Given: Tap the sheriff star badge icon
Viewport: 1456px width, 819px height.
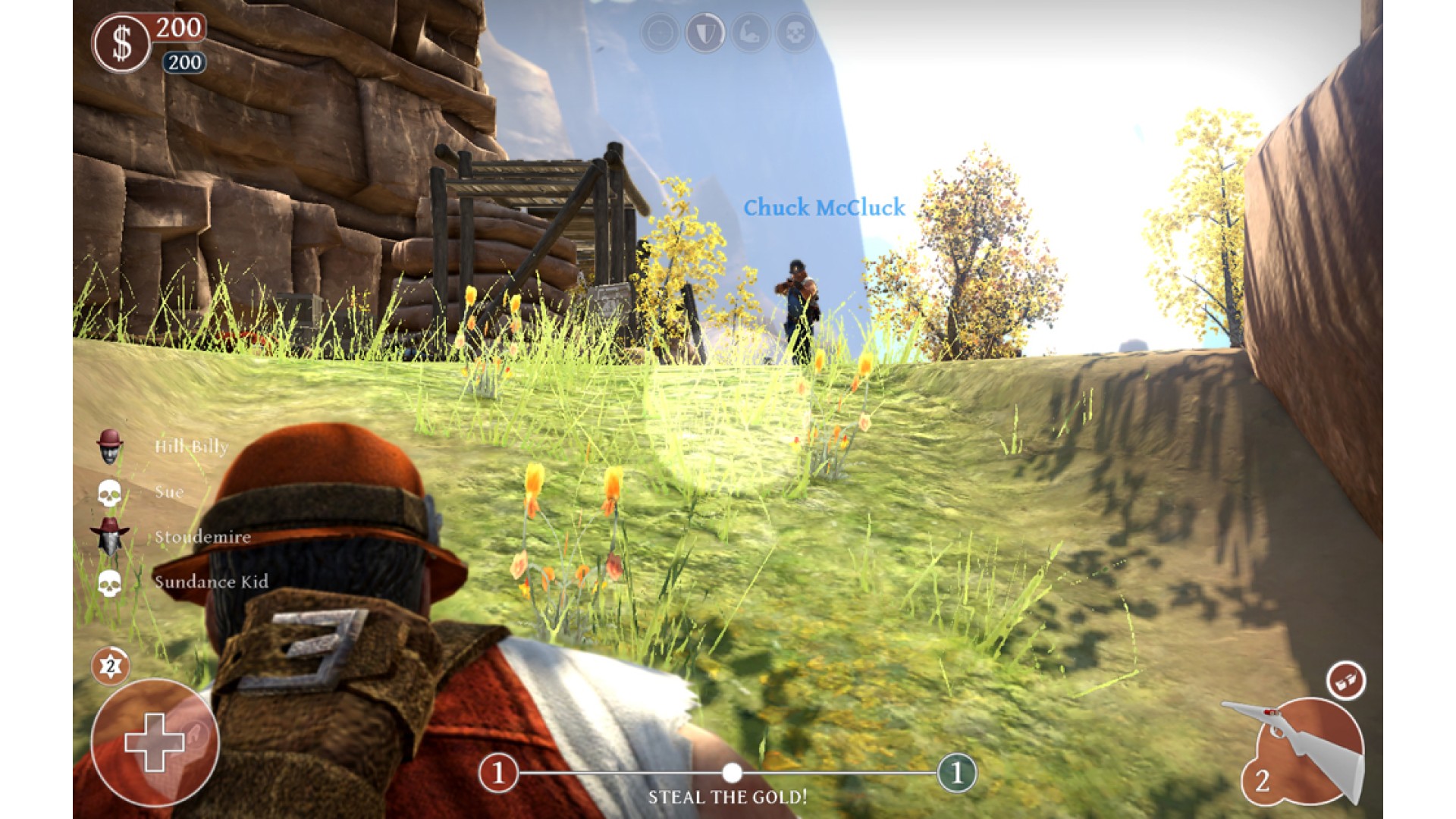Looking at the screenshot, I should [x=111, y=666].
